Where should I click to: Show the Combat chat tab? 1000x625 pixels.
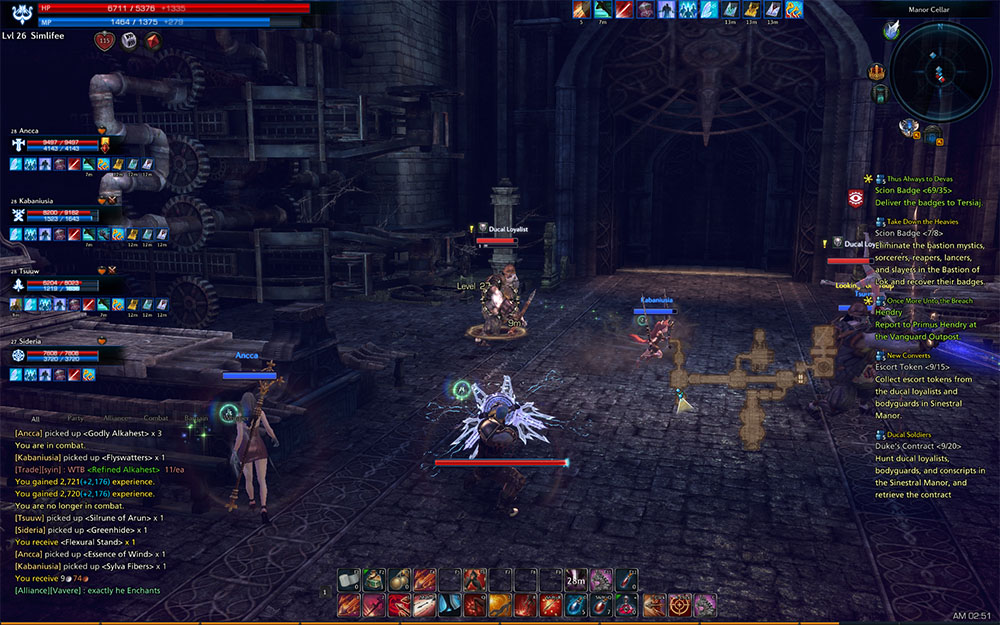click(x=156, y=418)
